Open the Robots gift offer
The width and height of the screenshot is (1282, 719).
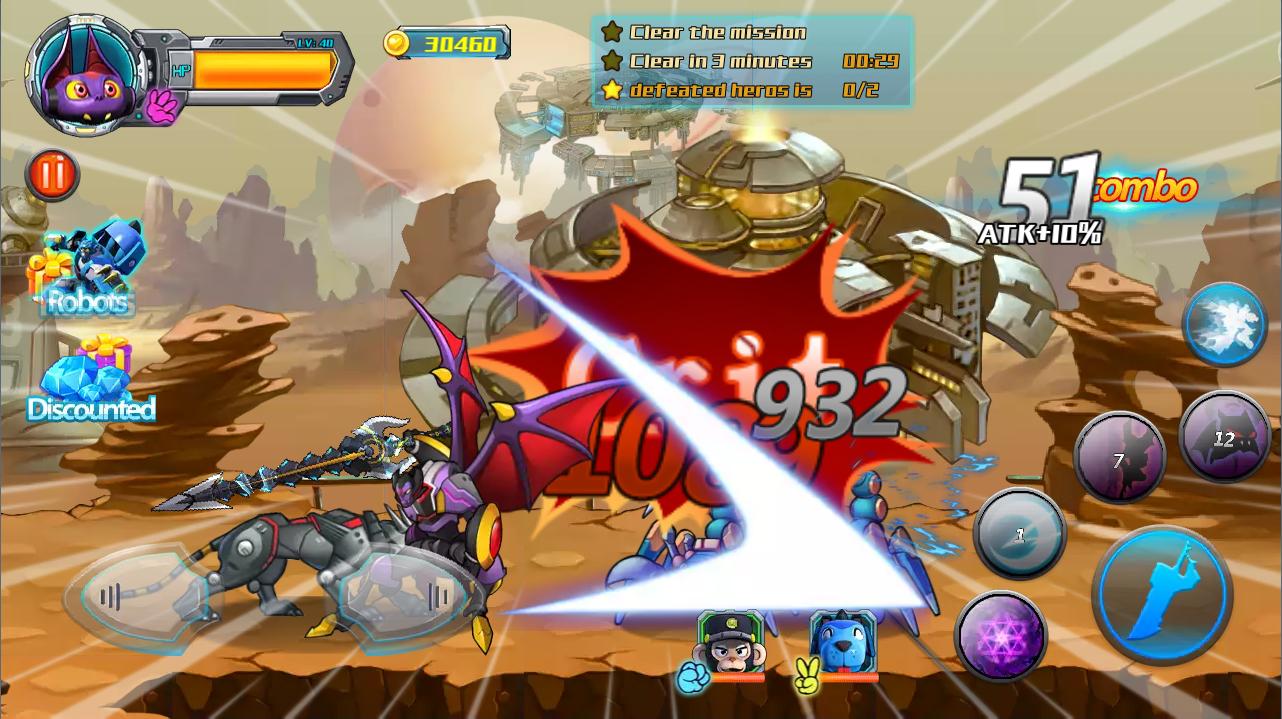(88, 268)
